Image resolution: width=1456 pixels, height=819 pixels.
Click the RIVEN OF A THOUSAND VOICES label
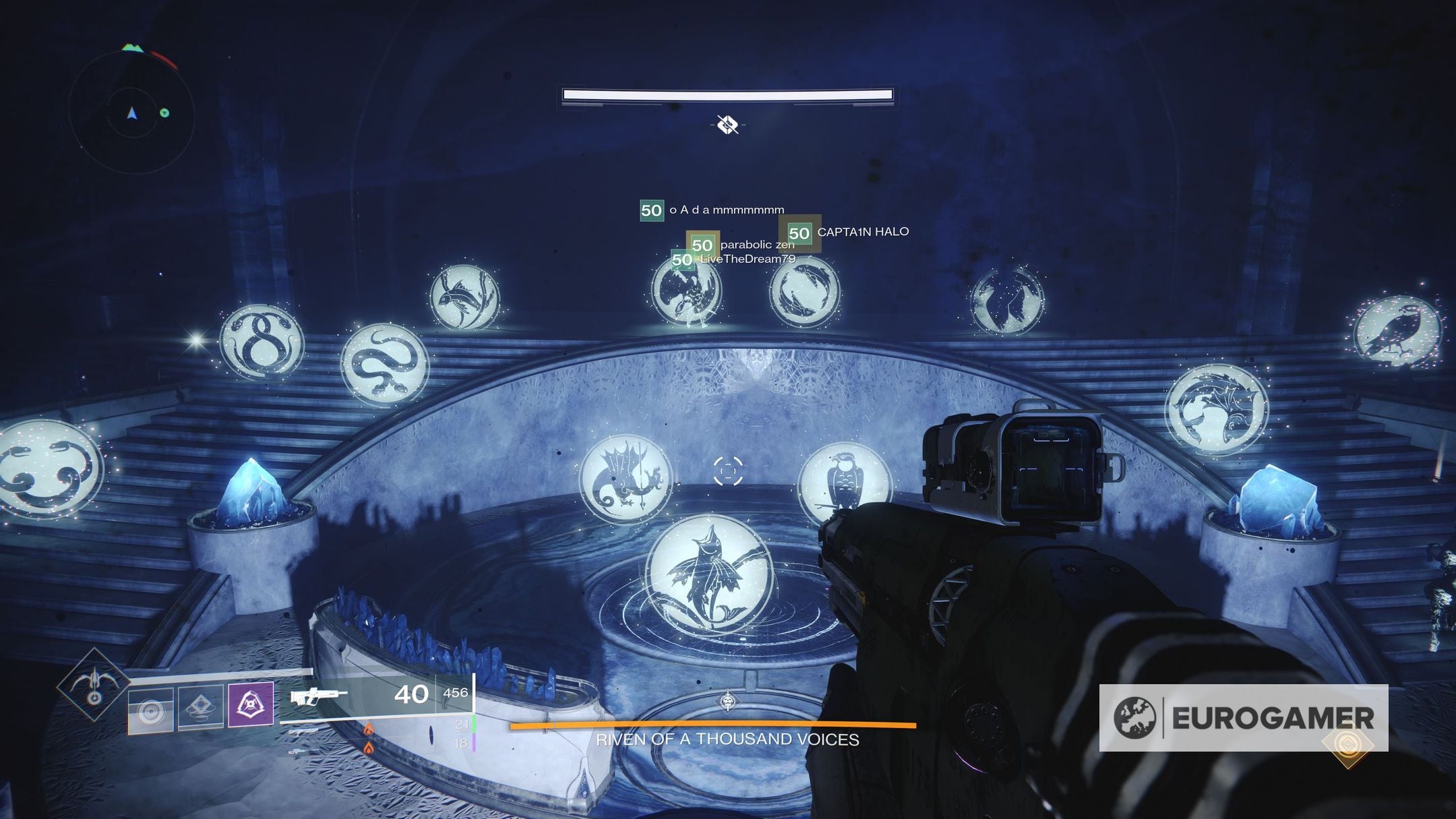click(727, 740)
